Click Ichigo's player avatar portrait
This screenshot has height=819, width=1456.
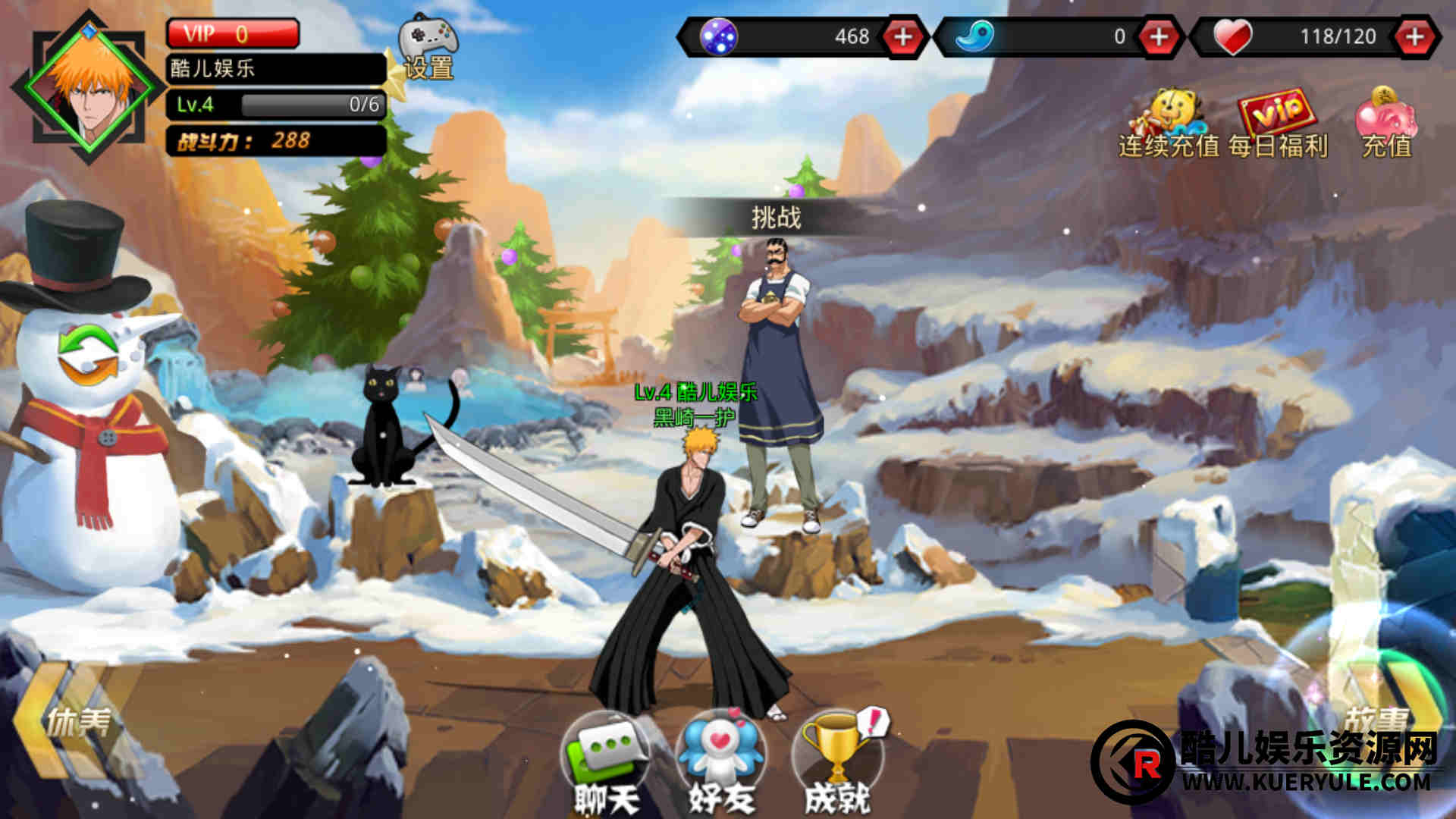tap(89, 89)
